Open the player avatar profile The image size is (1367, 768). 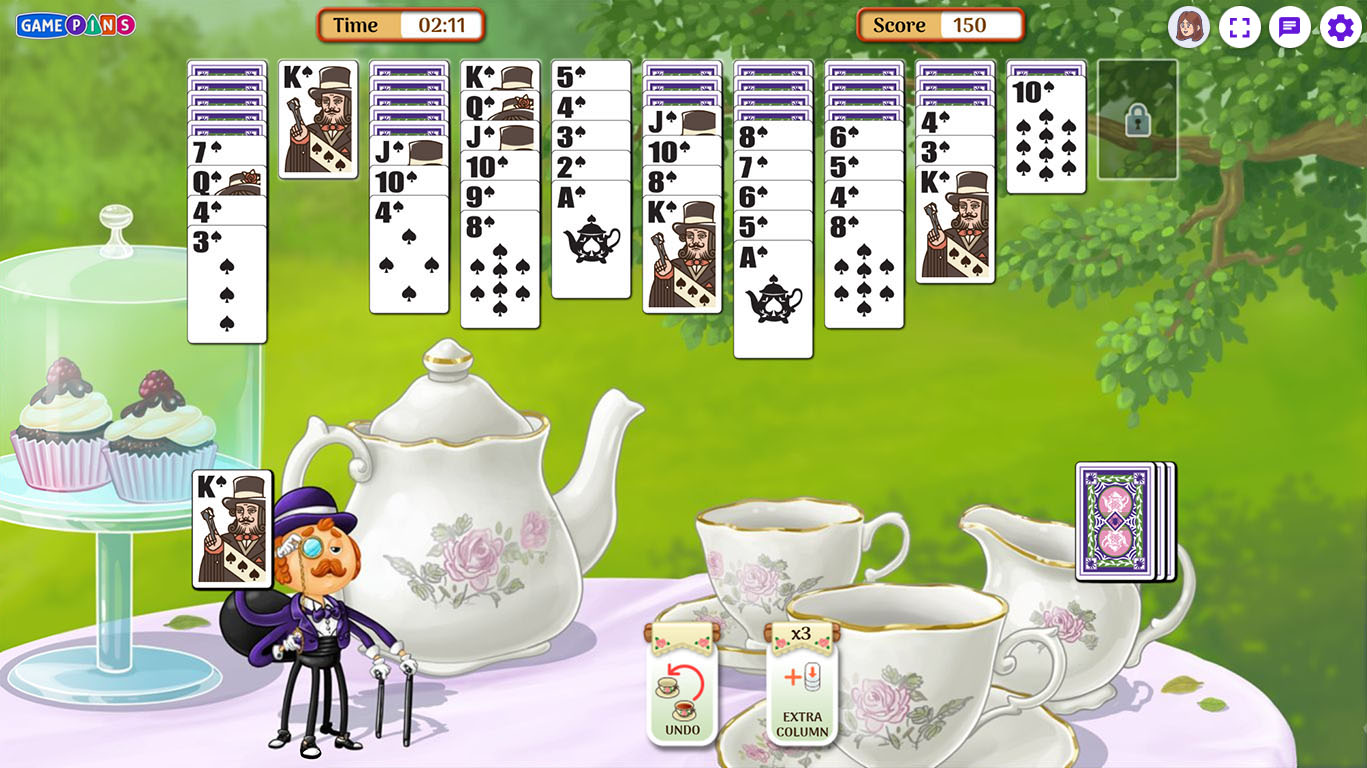1189,27
